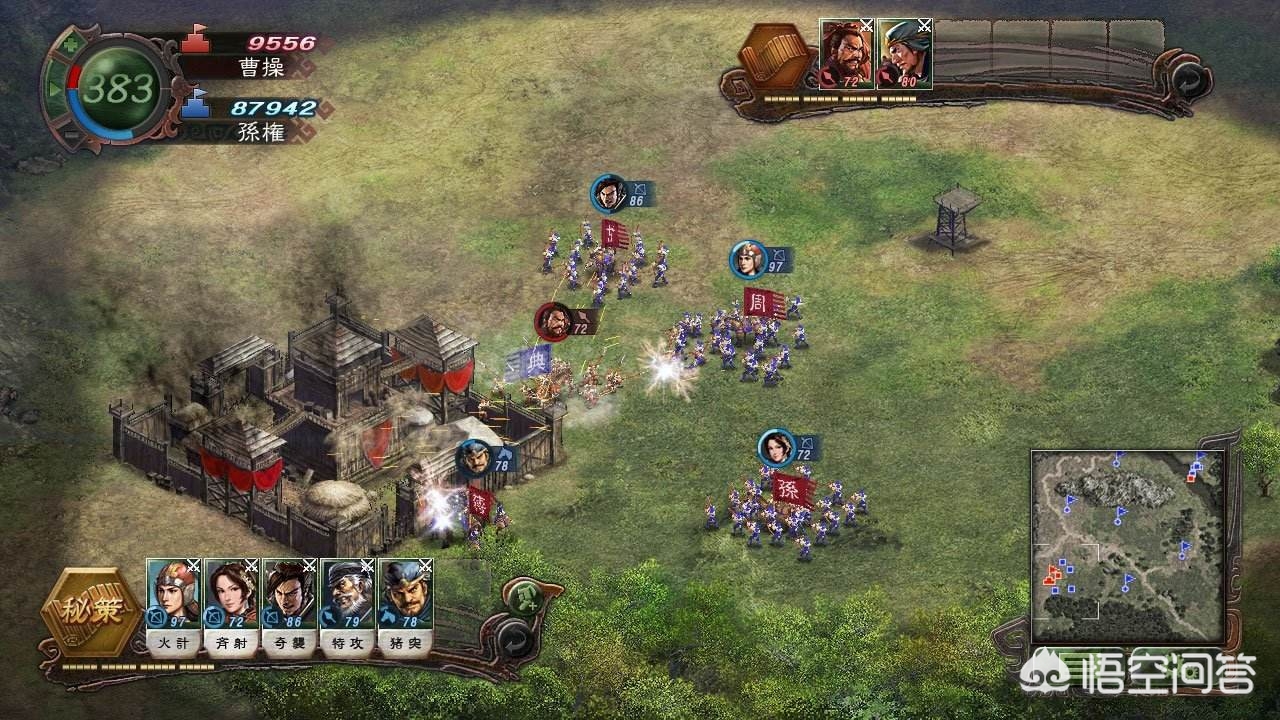Click the battlefield minimap

pyautogui.click(x=1127, y=546)
